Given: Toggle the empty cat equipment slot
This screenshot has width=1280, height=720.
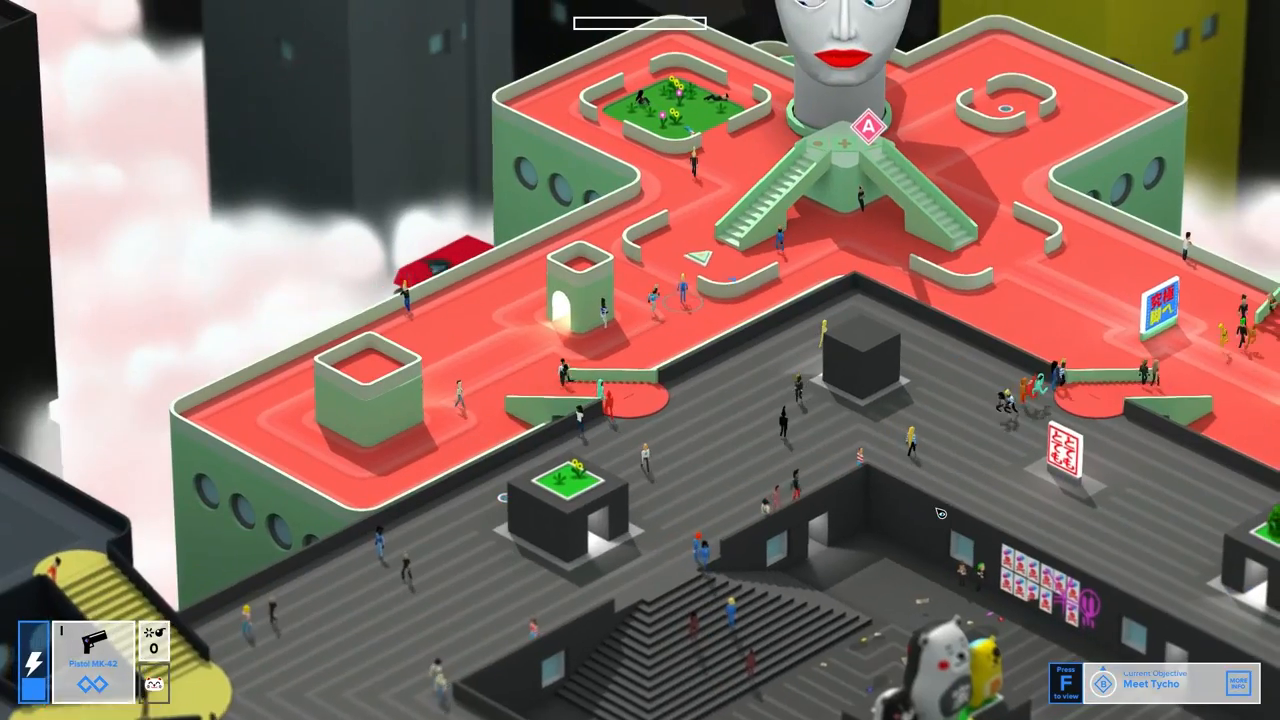Looking at the screenshot, I should 154,683.
